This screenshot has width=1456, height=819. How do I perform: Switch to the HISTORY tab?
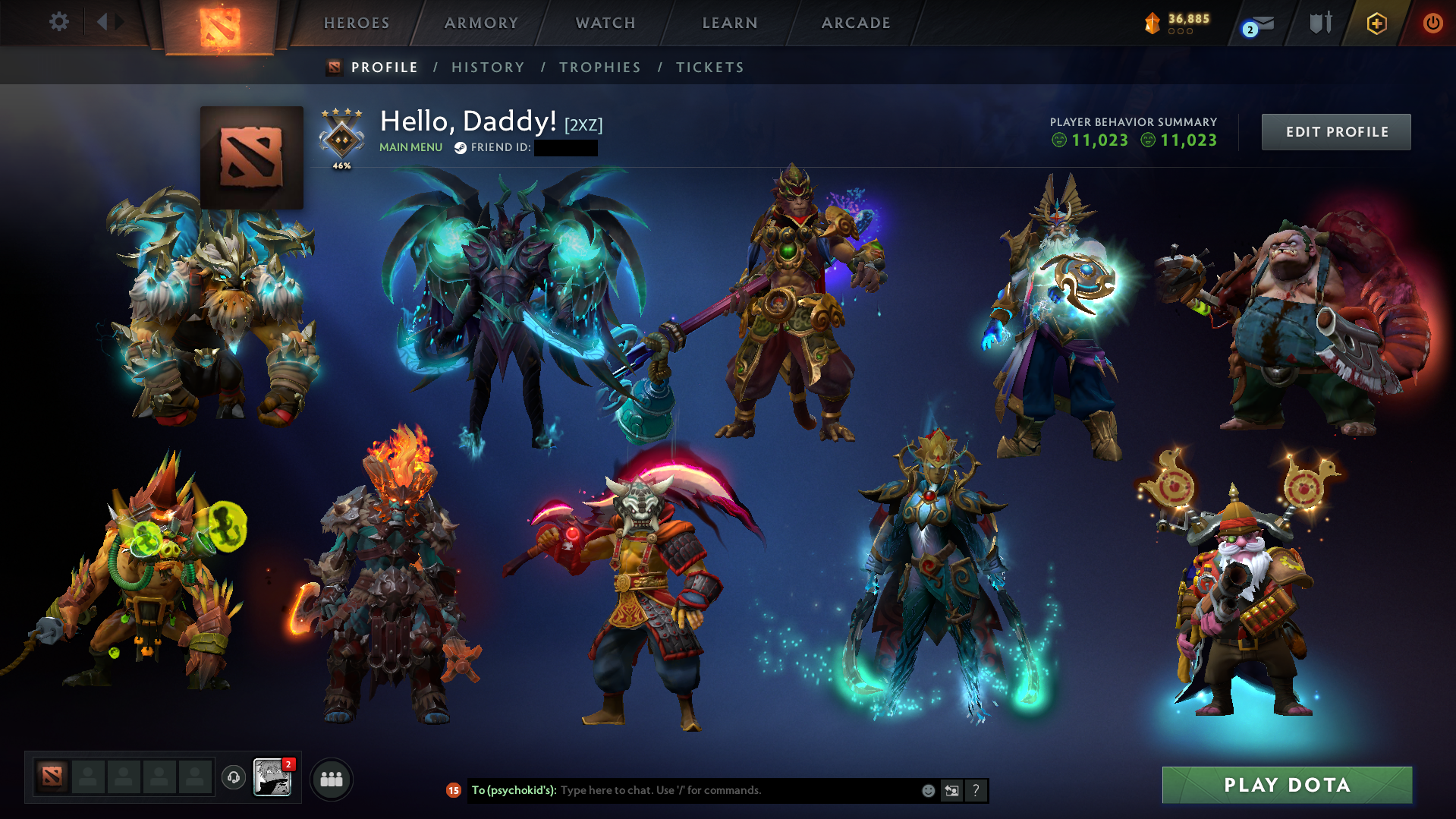click(x=487, y=67)
